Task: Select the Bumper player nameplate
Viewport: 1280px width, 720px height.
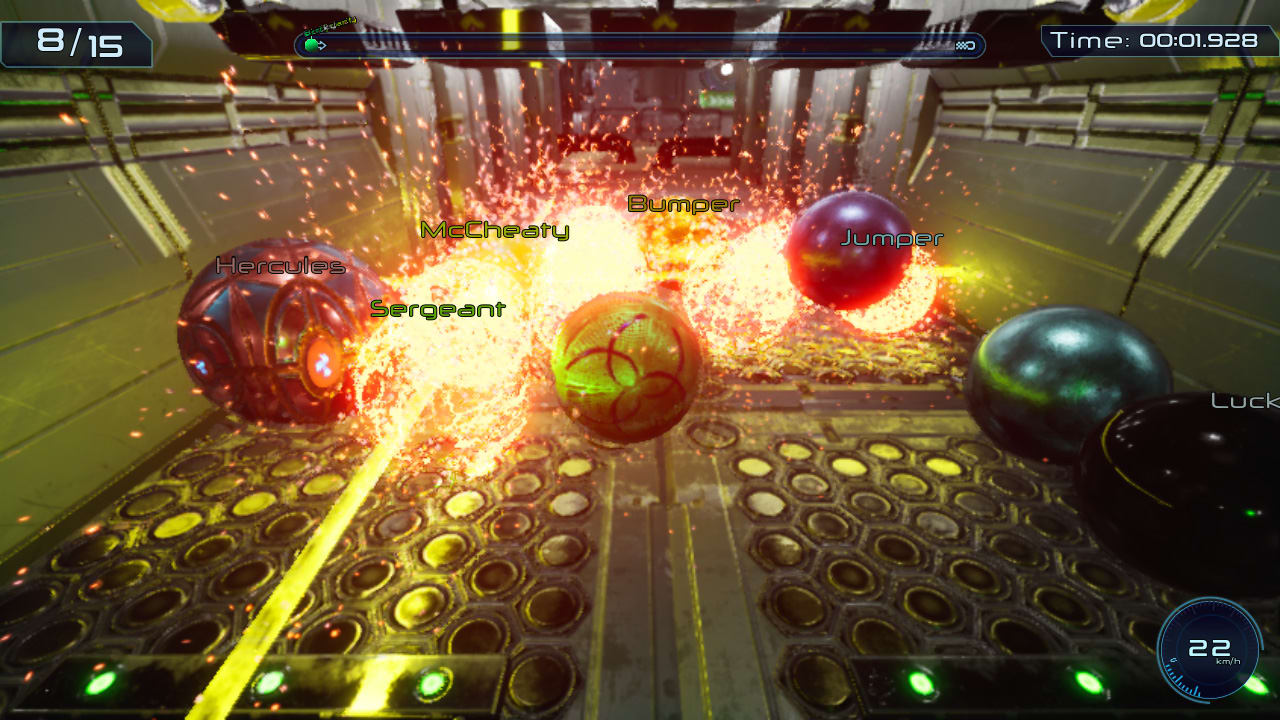Action: [683, 203]
